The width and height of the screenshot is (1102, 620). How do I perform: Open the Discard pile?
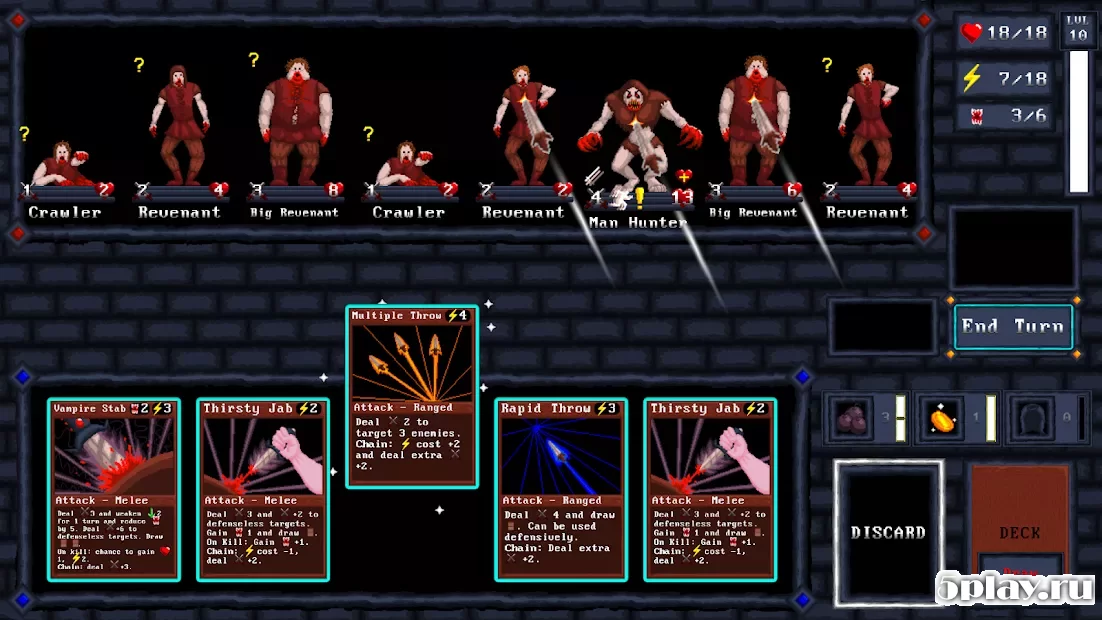(888, 532)
